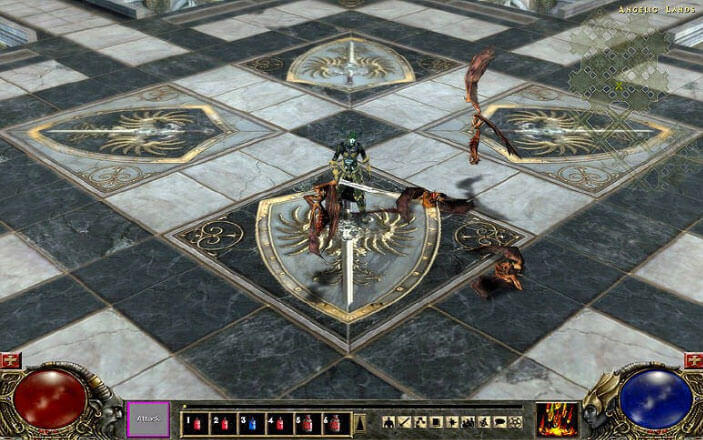Click the red plus button above mana orb
Viewport: 703px width, 440px height.
click(692, 360)
